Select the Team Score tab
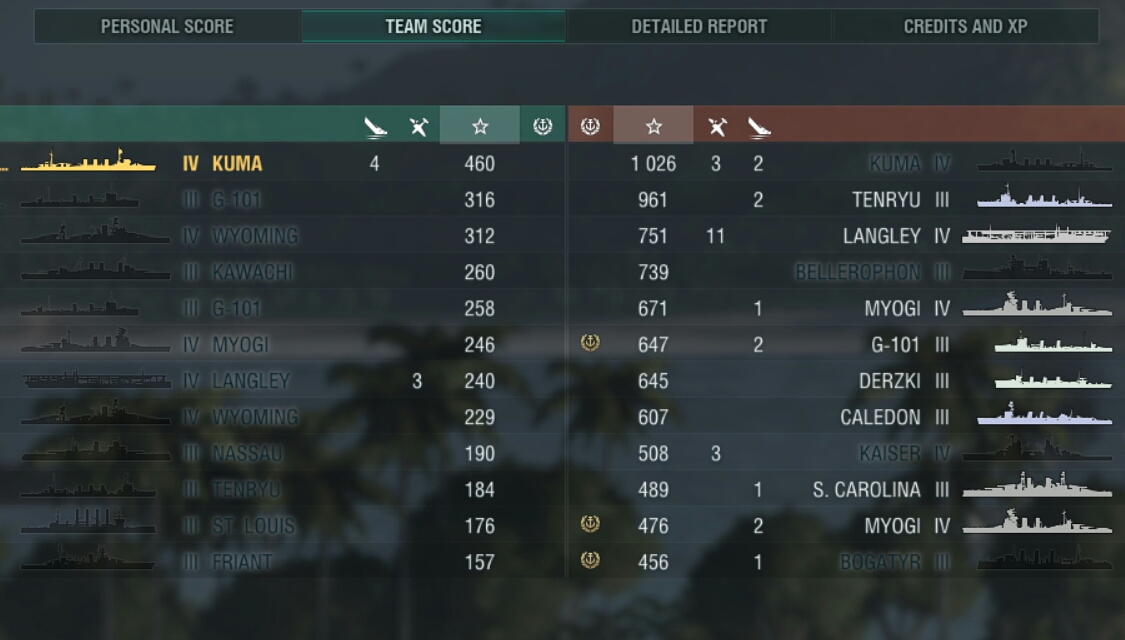 (x=433, y=27)
